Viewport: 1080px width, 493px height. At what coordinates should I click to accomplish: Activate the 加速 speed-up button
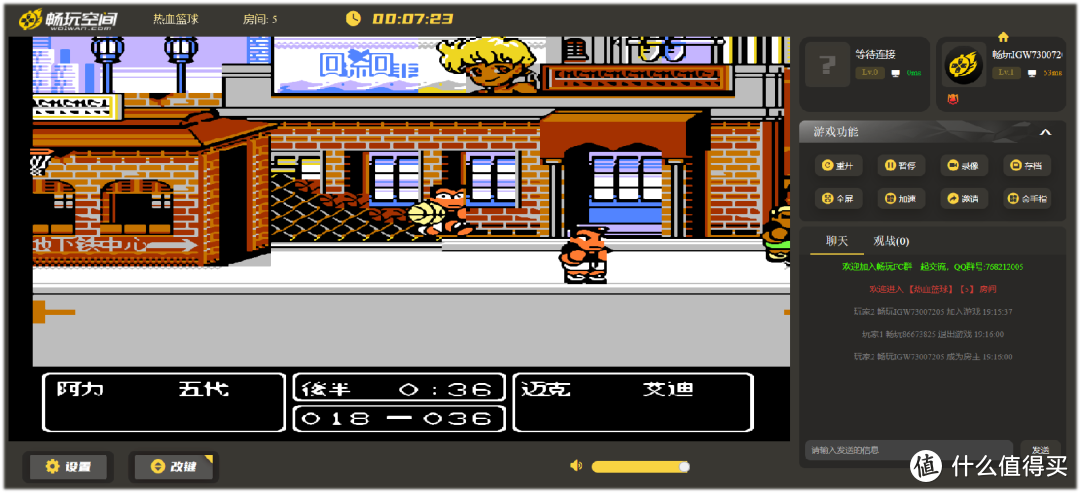point(899,199)
